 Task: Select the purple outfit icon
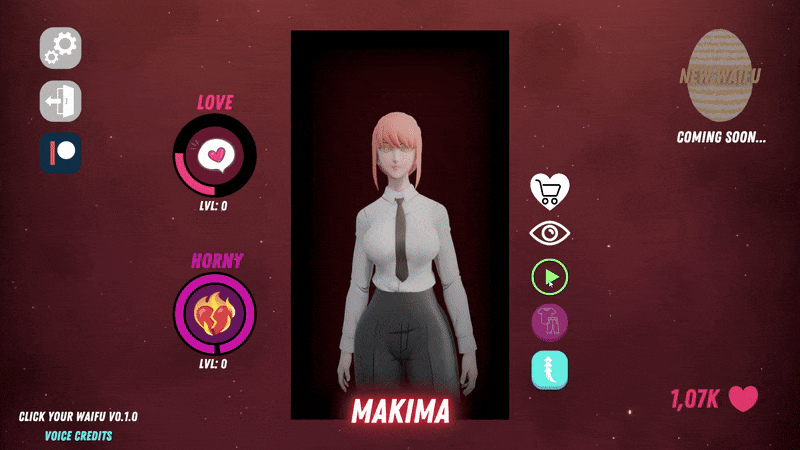[x=550, y=323]
